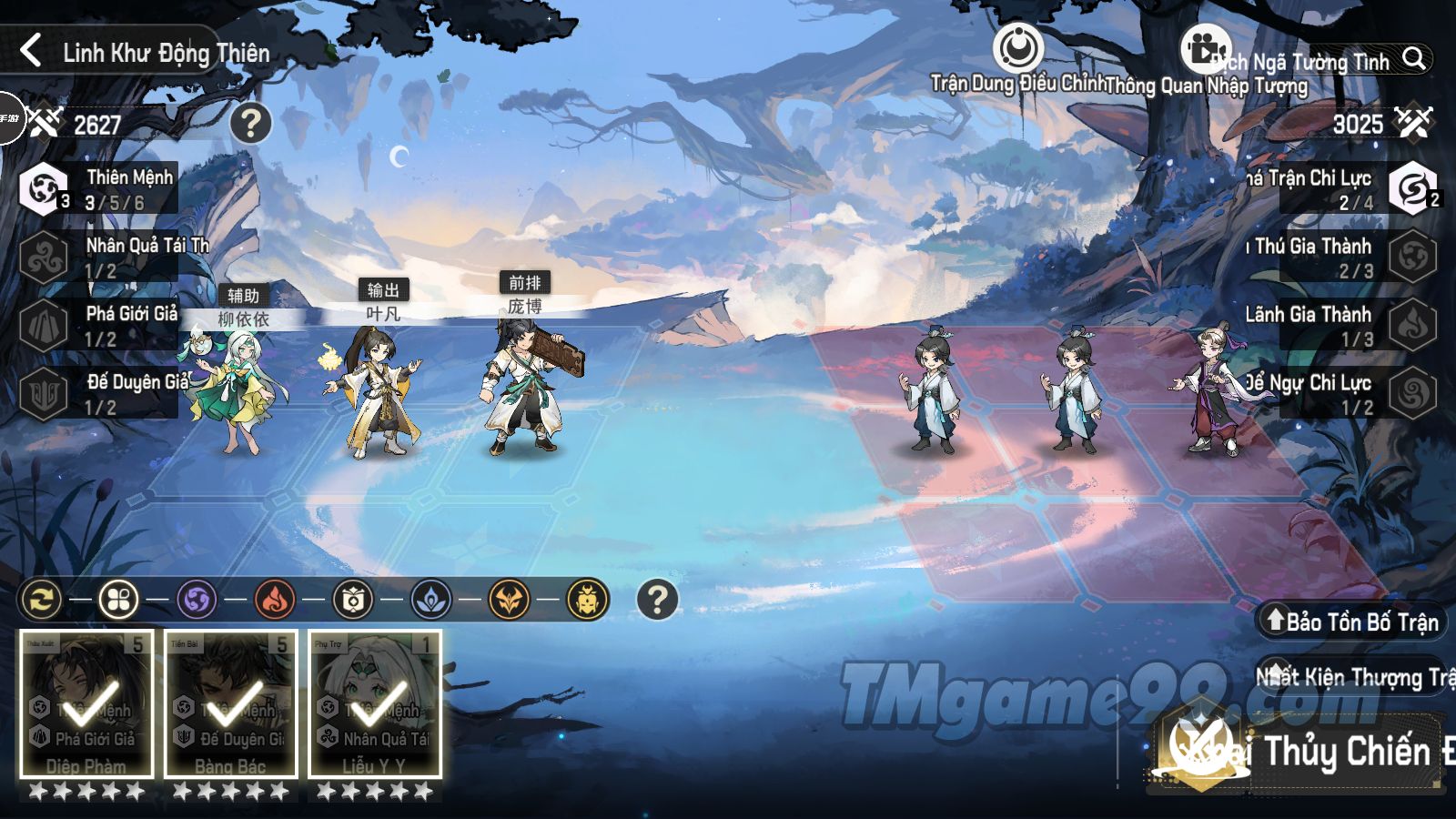
Task: Go back from Linh Khư Động Thiên
Action: (31, 51)
